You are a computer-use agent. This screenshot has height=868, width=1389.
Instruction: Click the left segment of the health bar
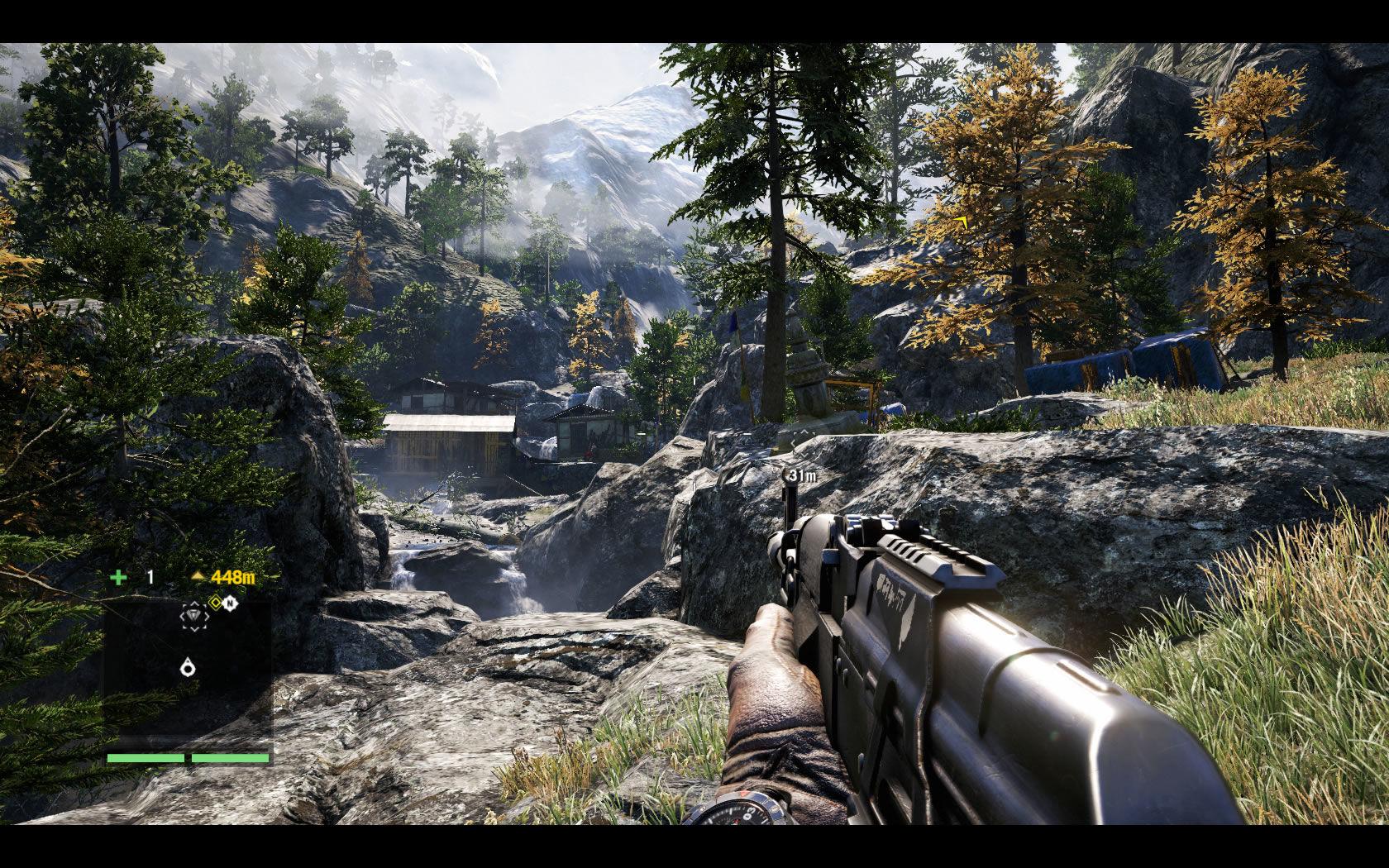(x=146, y=758)
